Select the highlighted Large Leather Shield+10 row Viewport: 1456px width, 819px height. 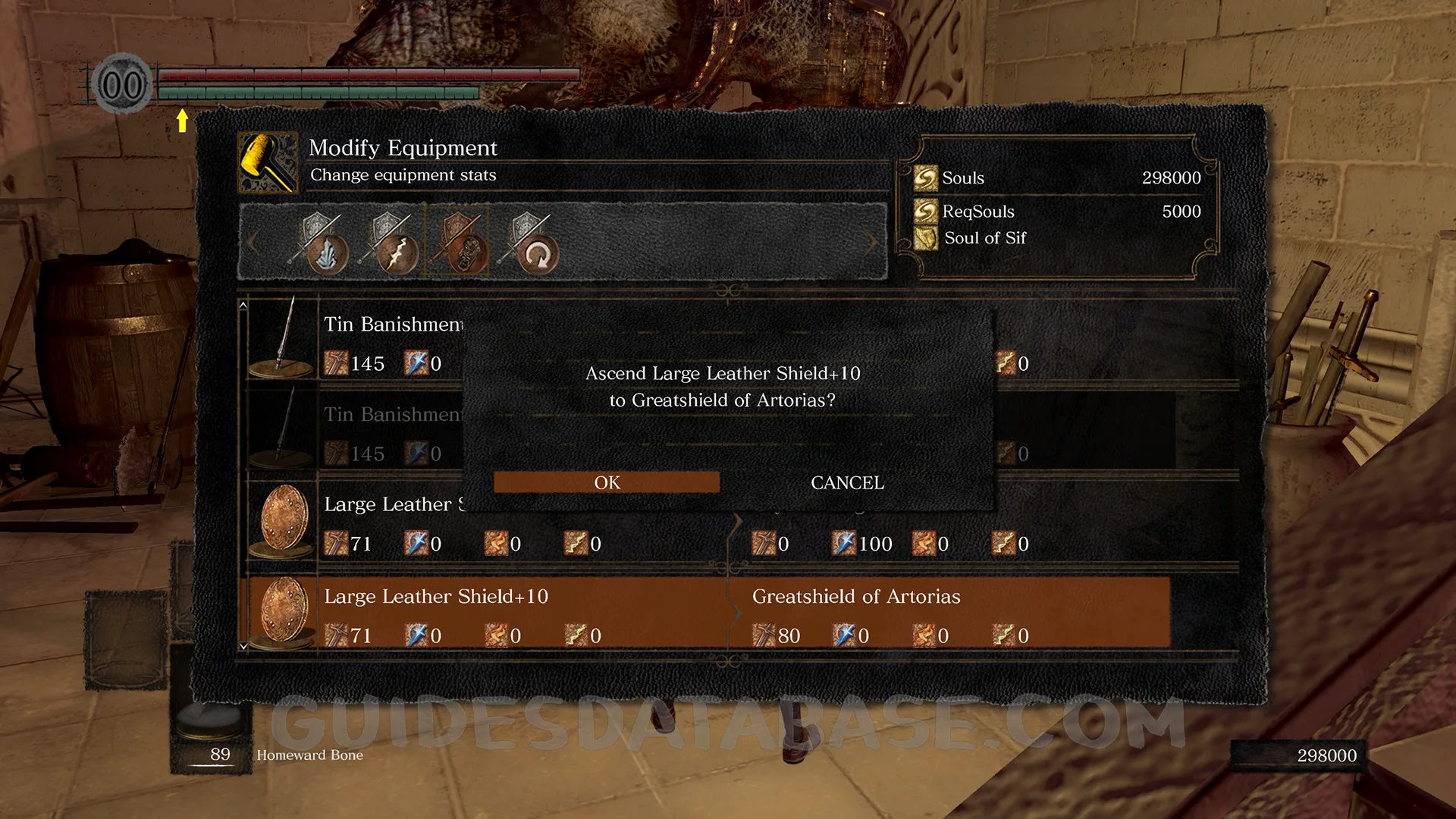point(705,613)
